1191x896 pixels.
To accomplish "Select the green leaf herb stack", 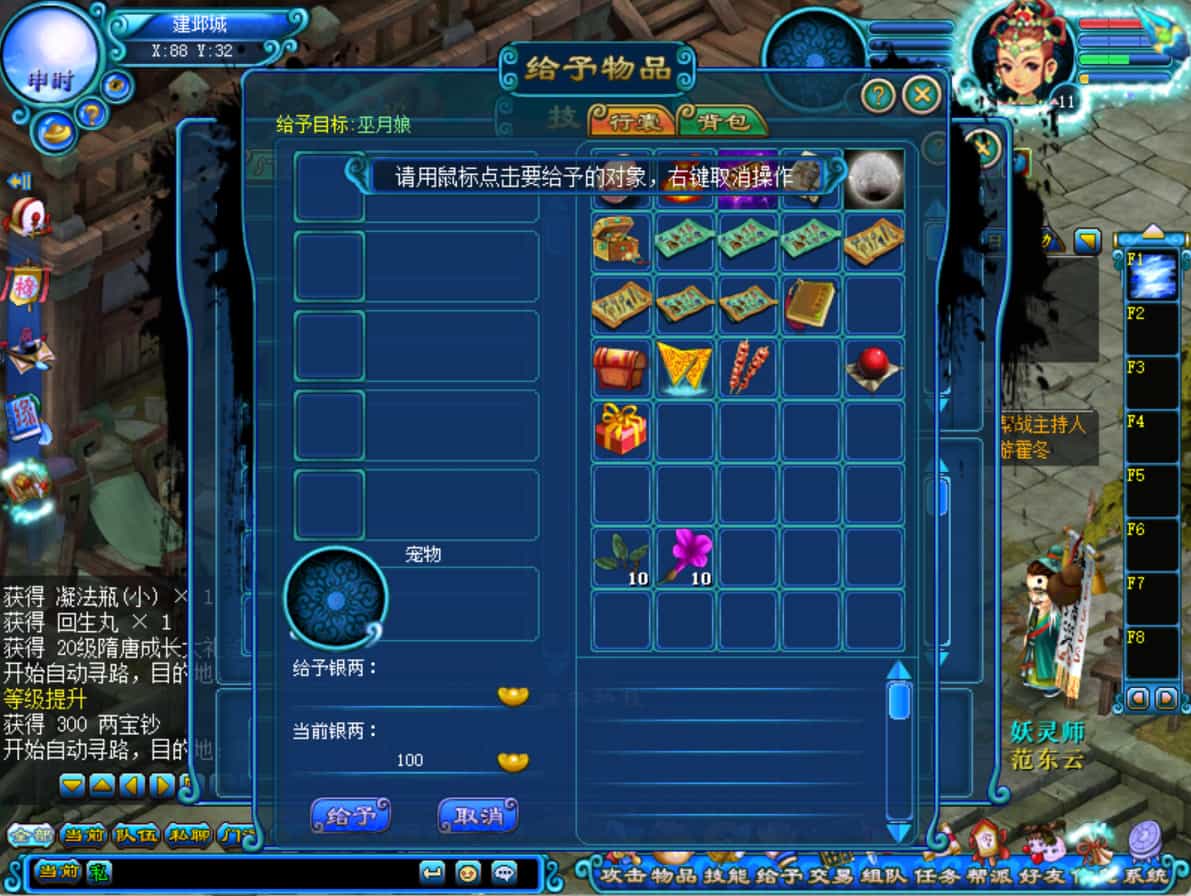I will 621,557.
